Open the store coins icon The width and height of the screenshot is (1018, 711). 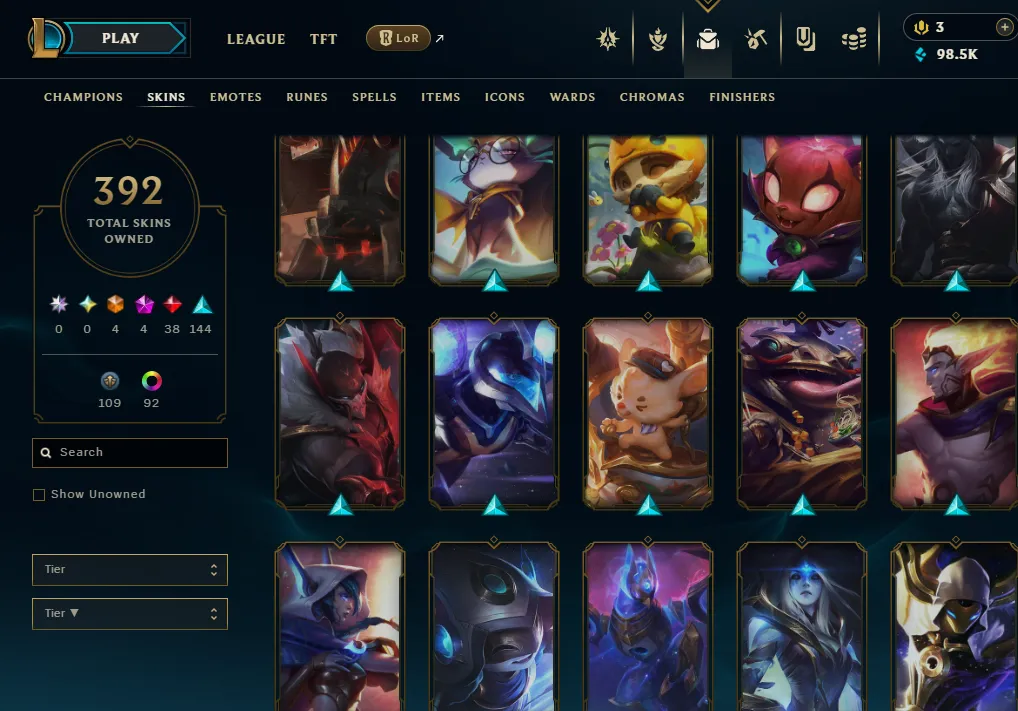click(853, 39)
